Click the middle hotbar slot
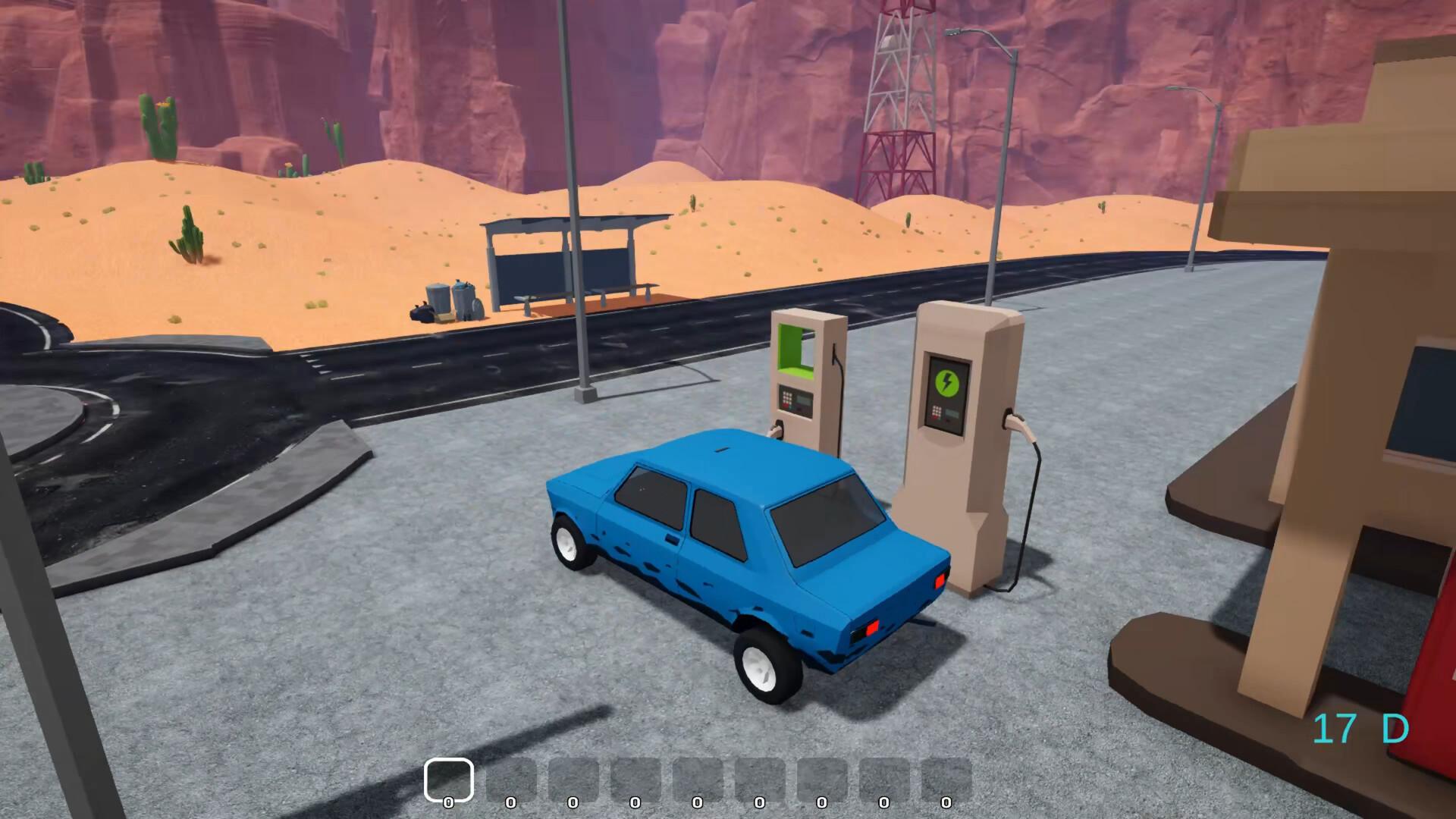The width and height of the screenshot is (1456, 819). pyautogui.click(x=698, y=777)
